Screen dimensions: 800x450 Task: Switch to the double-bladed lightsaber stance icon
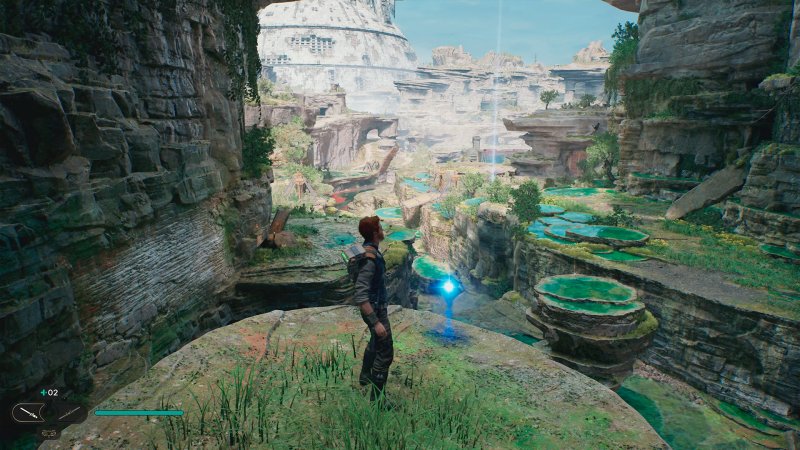tap(69, 412)
